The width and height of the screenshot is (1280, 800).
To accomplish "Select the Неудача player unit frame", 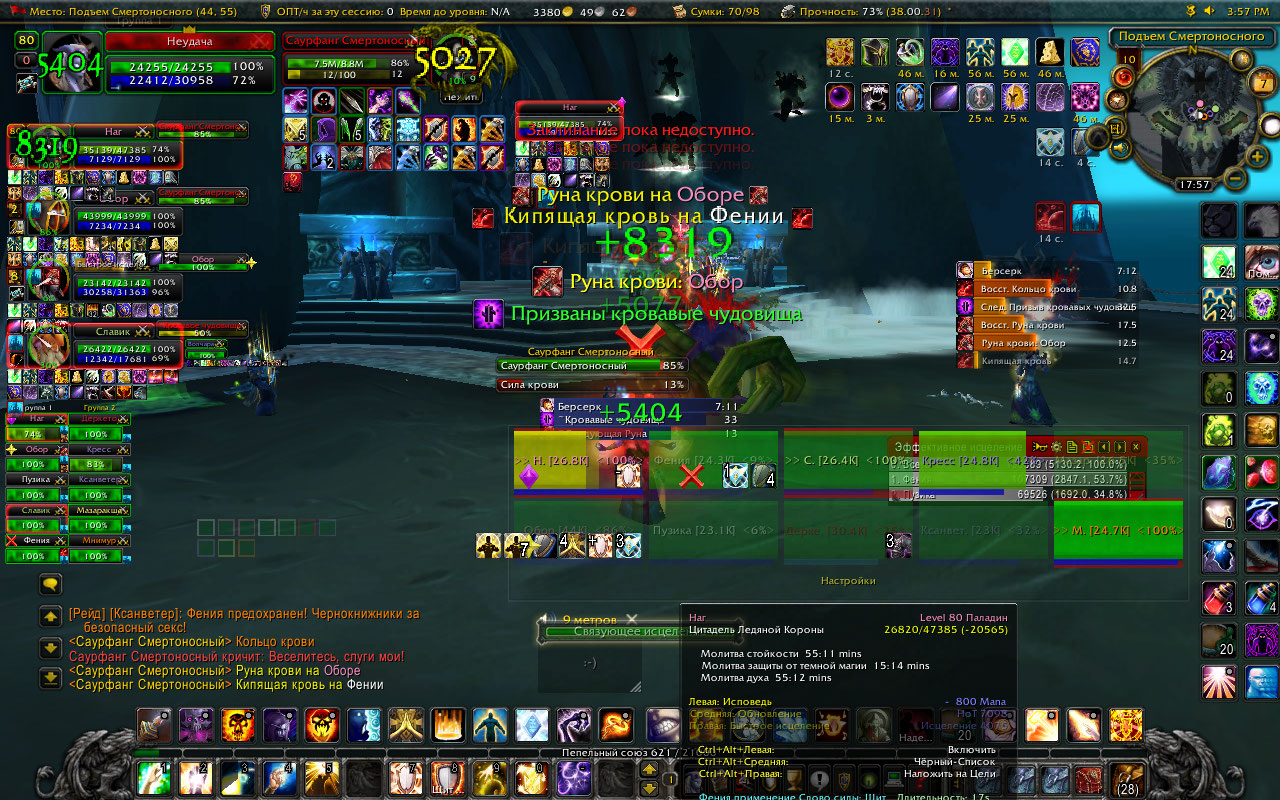I will click(x=188, y=41).
